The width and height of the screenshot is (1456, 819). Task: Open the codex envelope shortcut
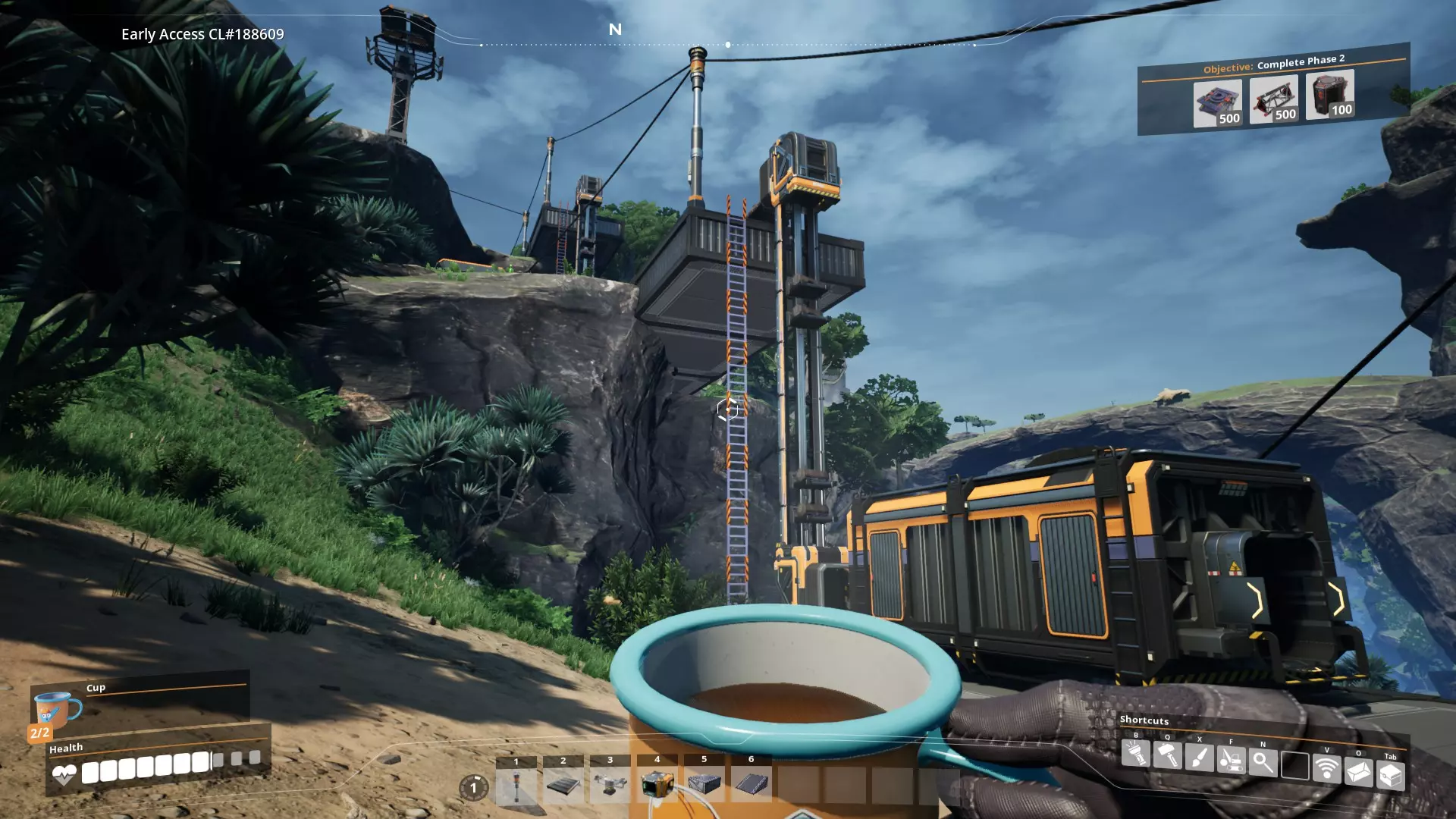[x=1358, y=772]
